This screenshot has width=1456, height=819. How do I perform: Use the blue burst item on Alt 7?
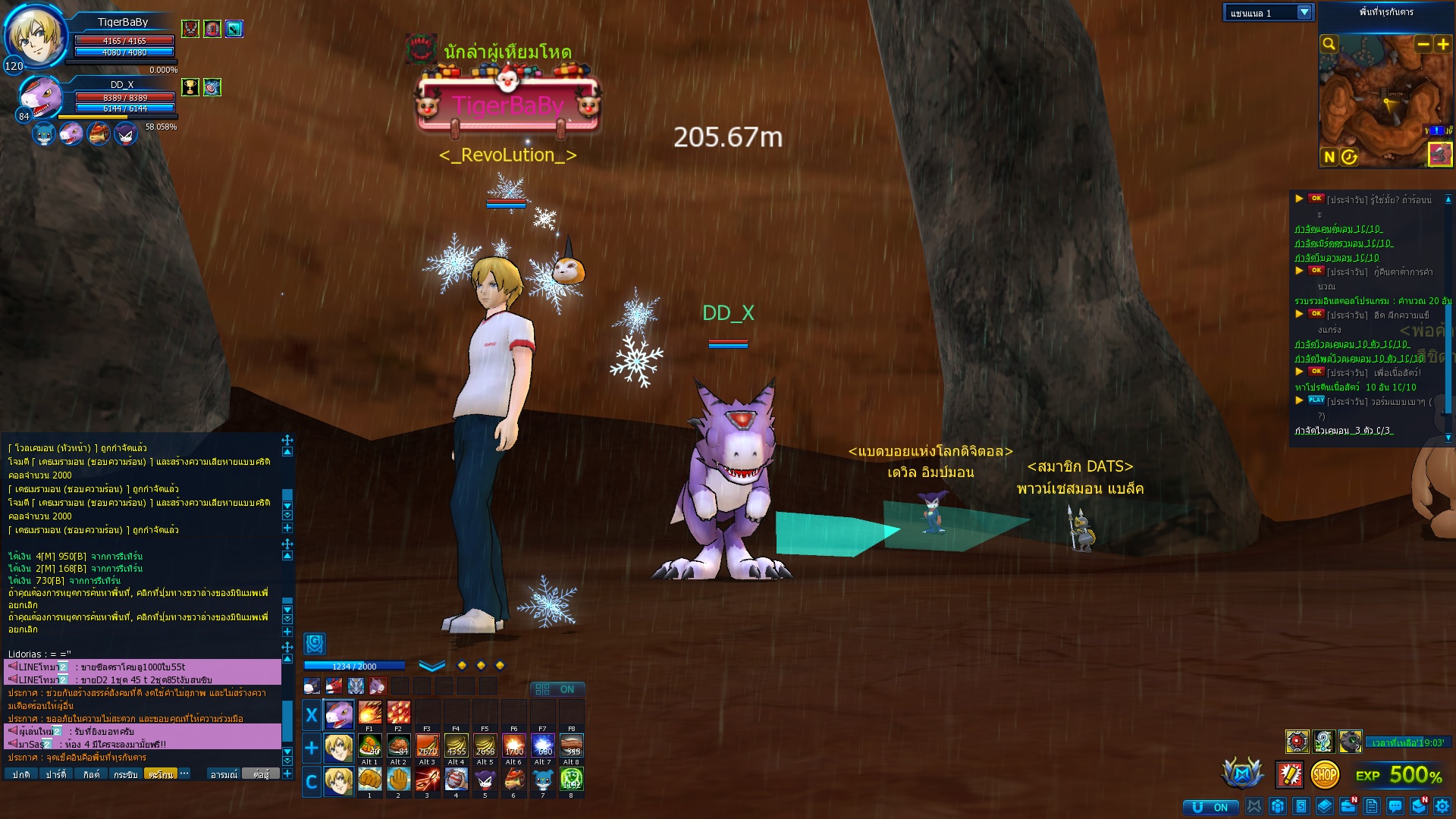(x=542, y=746)
